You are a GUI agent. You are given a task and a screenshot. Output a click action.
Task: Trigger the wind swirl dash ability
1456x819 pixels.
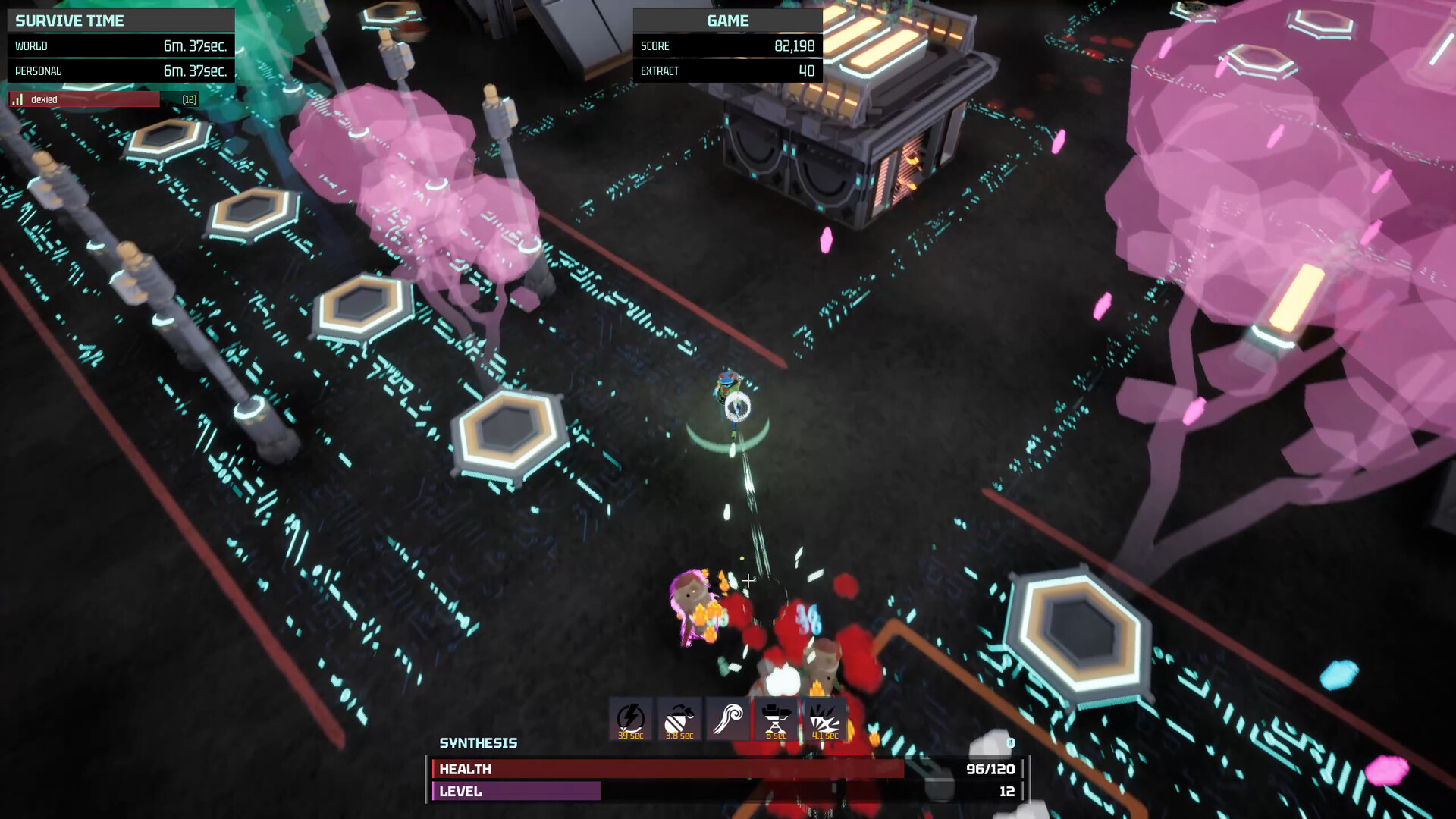pyautogui.click(x=727, y=719)
